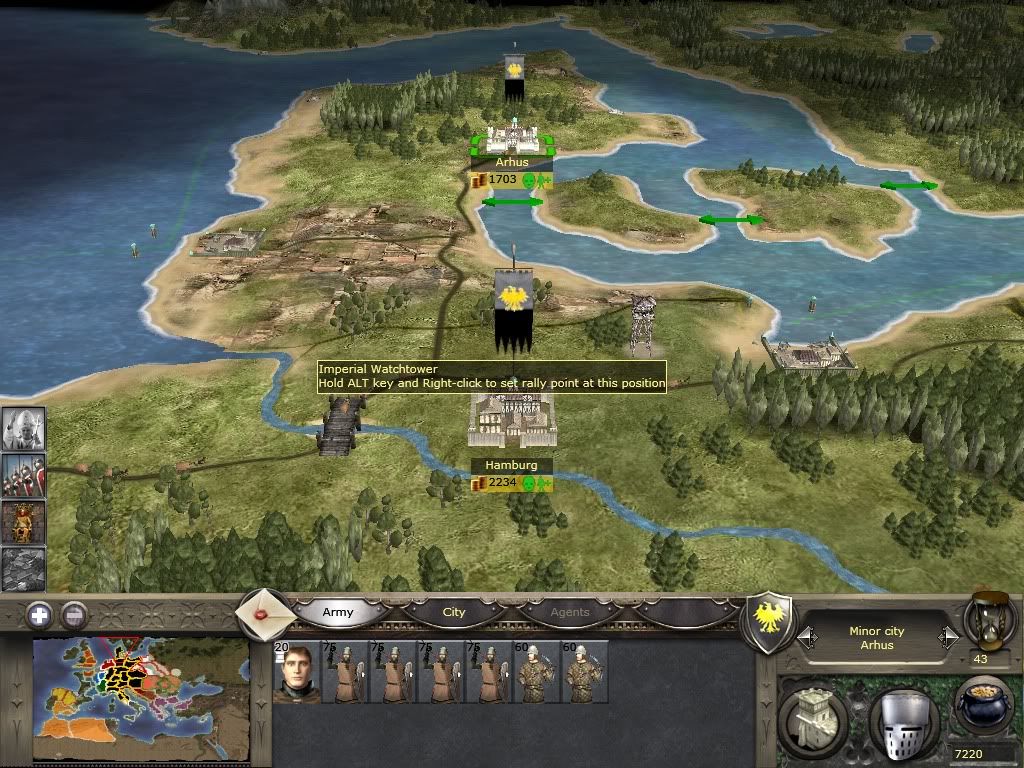The image size is (1024, 768).
Task: Click the campaign minimap of Europe
Action: tap(140, 700)
